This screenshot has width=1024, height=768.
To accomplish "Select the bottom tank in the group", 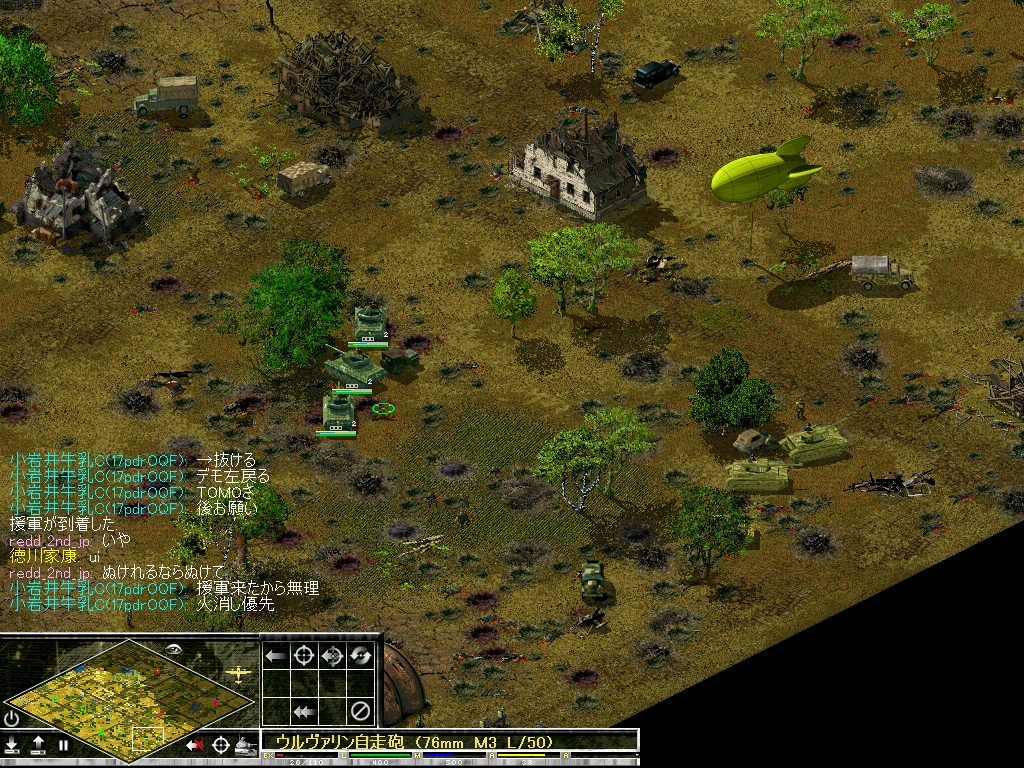I will click(x=338, y=411).
